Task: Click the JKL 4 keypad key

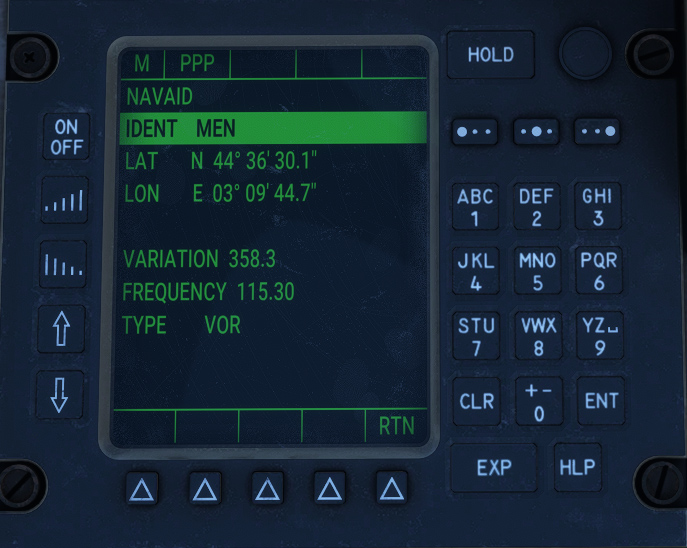Action: click(475, 271)
